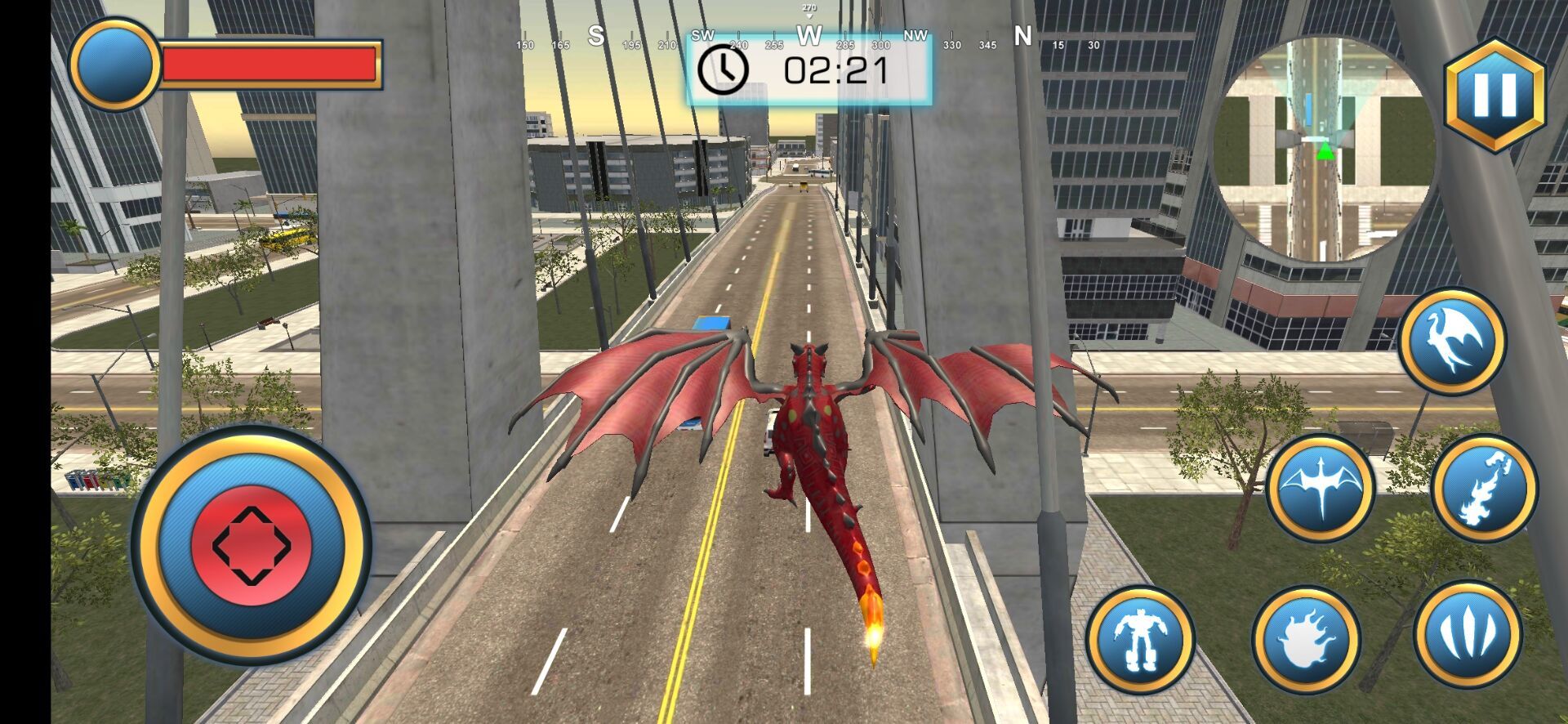
Task: Use the fire breath attack button
Action: [1483, 488]
